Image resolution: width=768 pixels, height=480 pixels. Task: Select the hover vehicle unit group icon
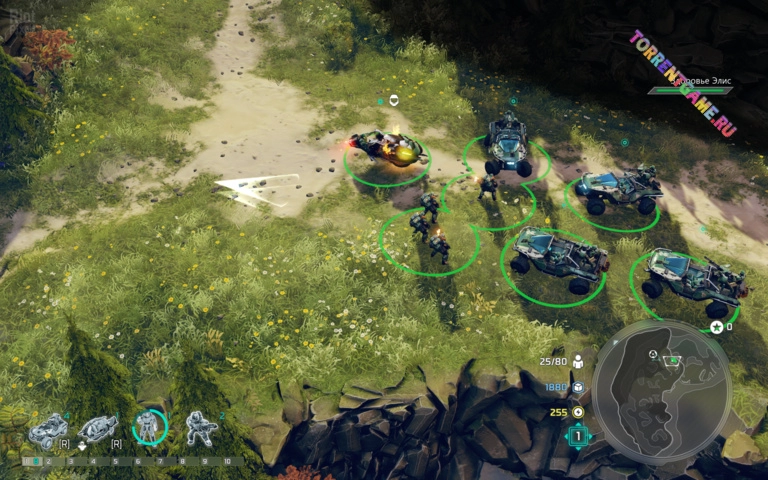tap(98, 429)
